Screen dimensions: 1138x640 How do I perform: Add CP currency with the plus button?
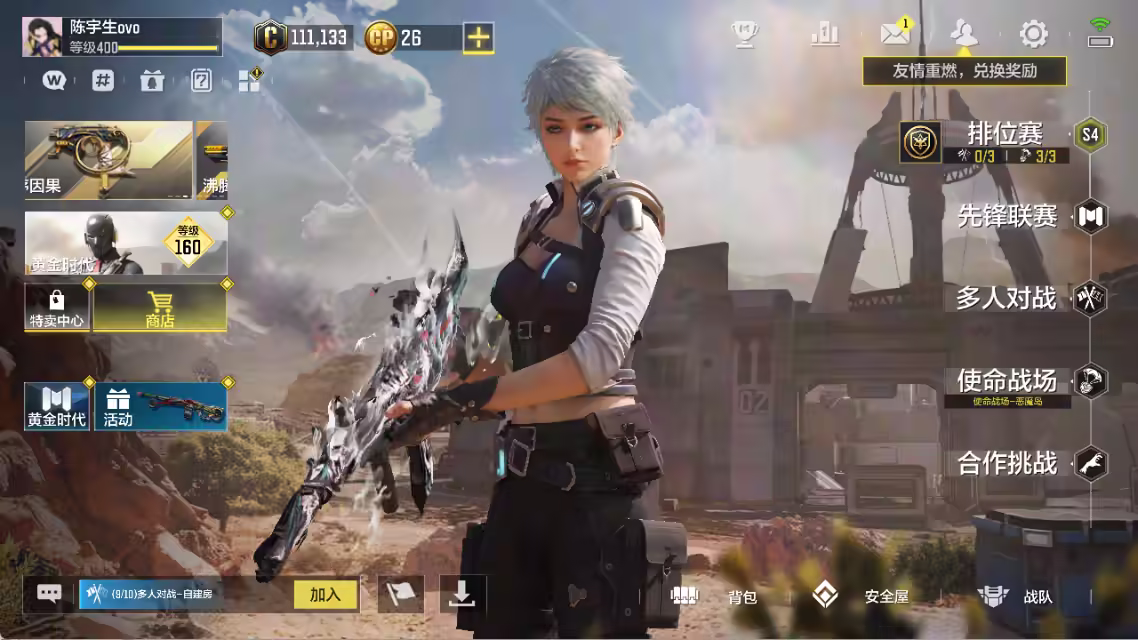(x=480, y=38)
